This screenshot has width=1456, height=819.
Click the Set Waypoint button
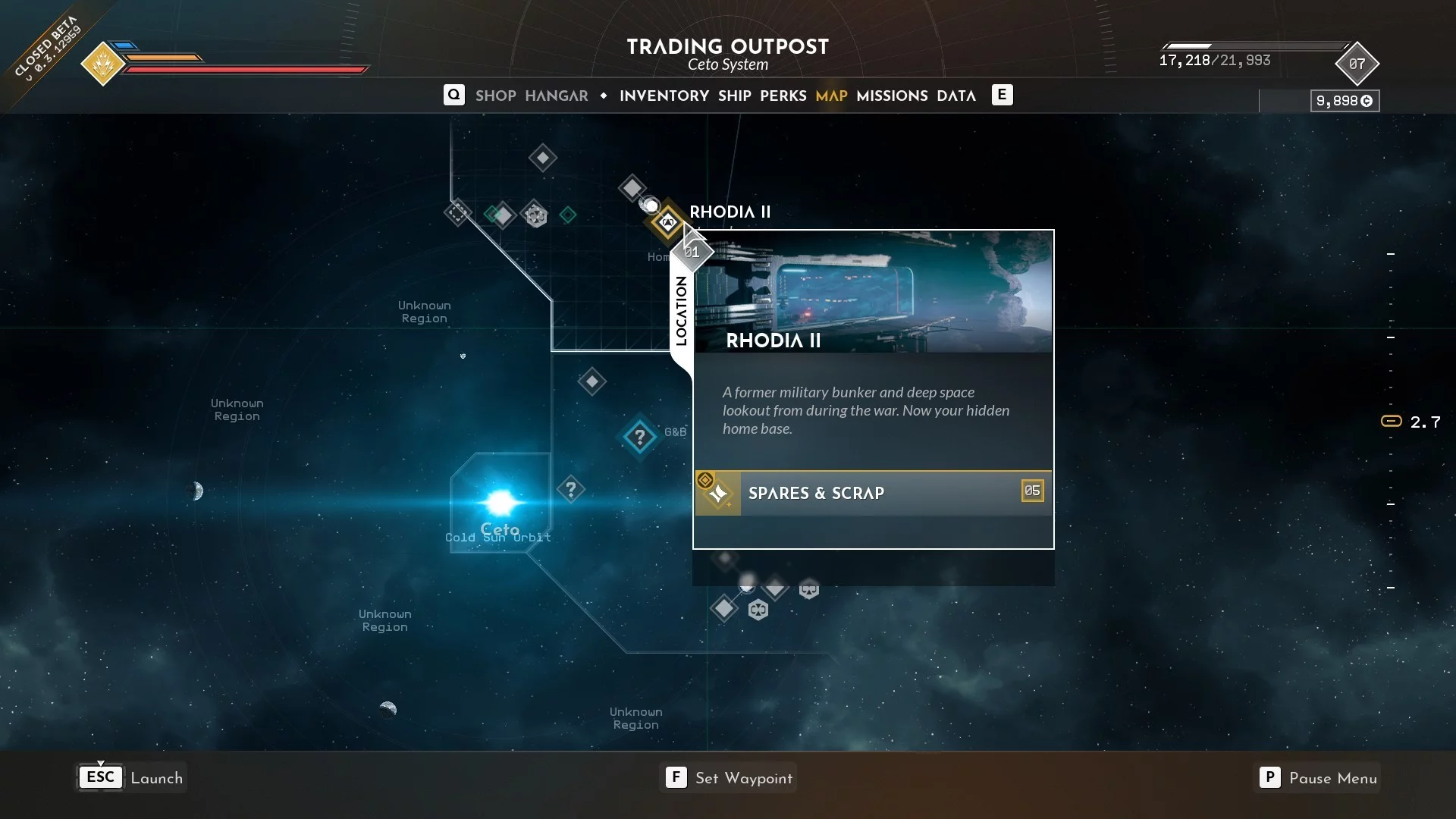pos(729,778)
